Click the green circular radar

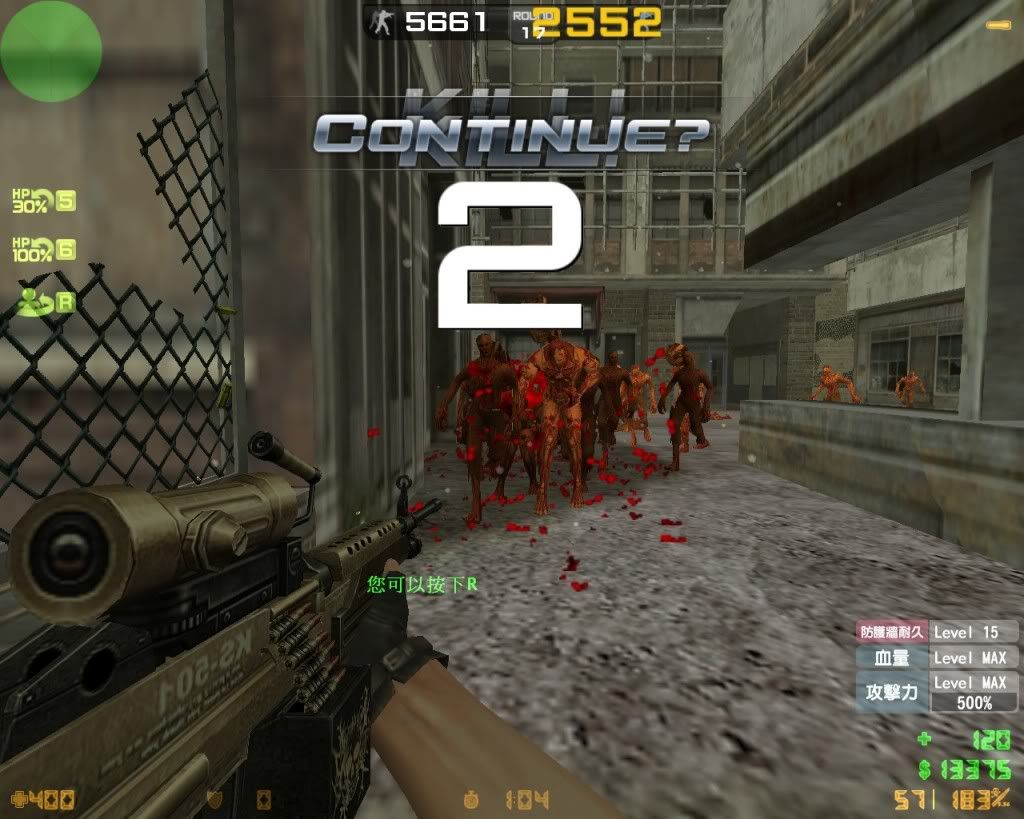point(51,49)
